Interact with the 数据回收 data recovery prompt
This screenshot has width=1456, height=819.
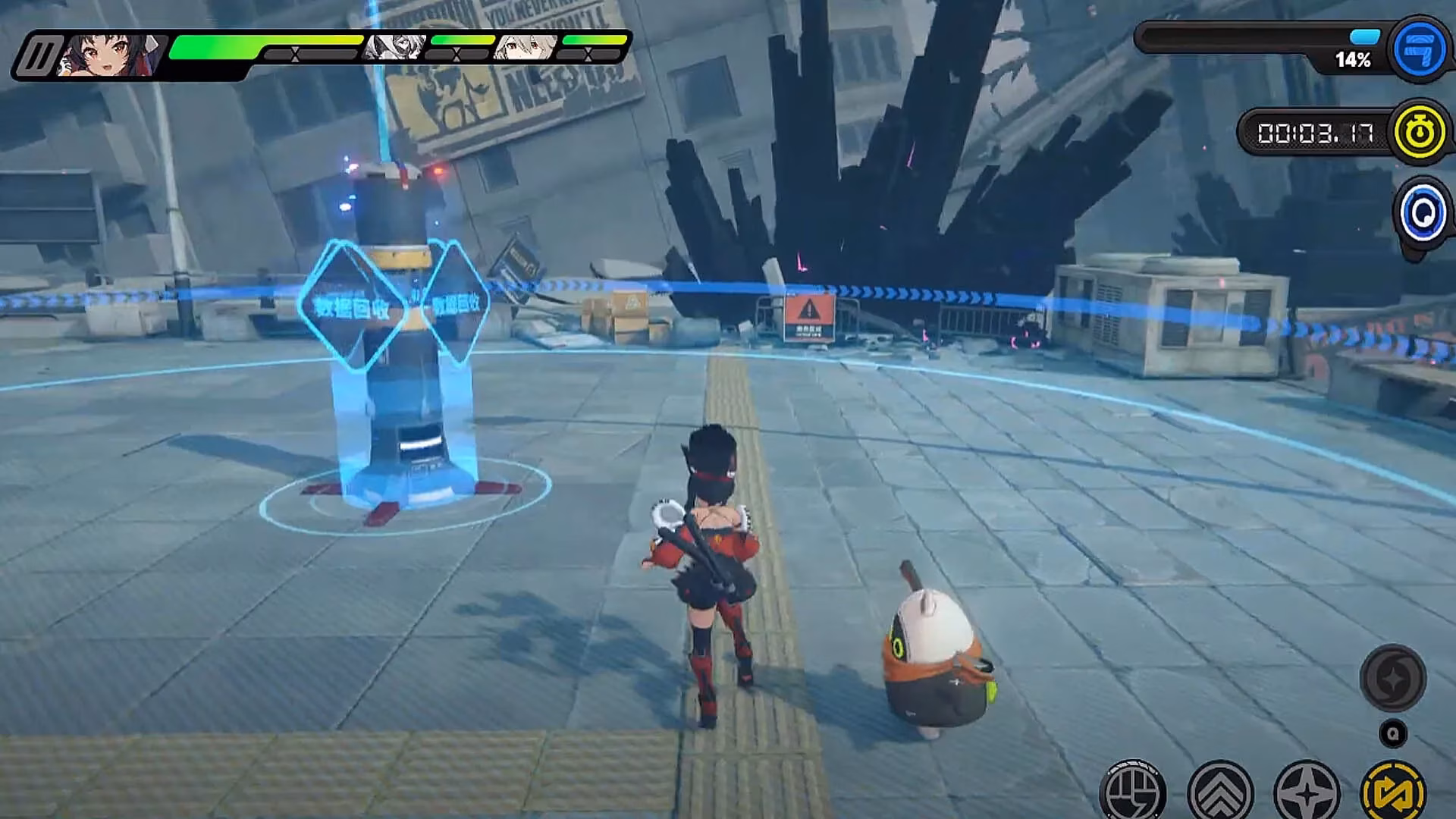click(x=356, y=309)
